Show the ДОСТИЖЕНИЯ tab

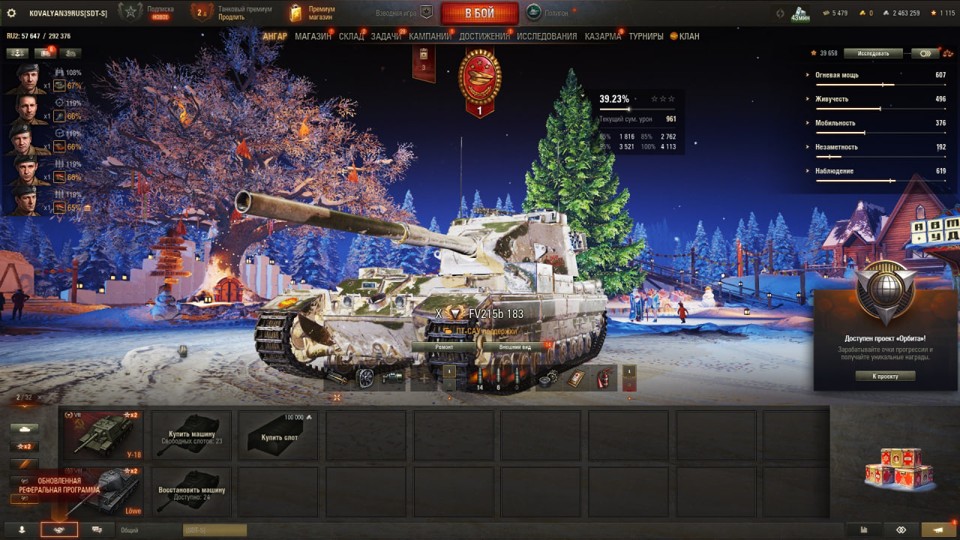click(484, 36)
